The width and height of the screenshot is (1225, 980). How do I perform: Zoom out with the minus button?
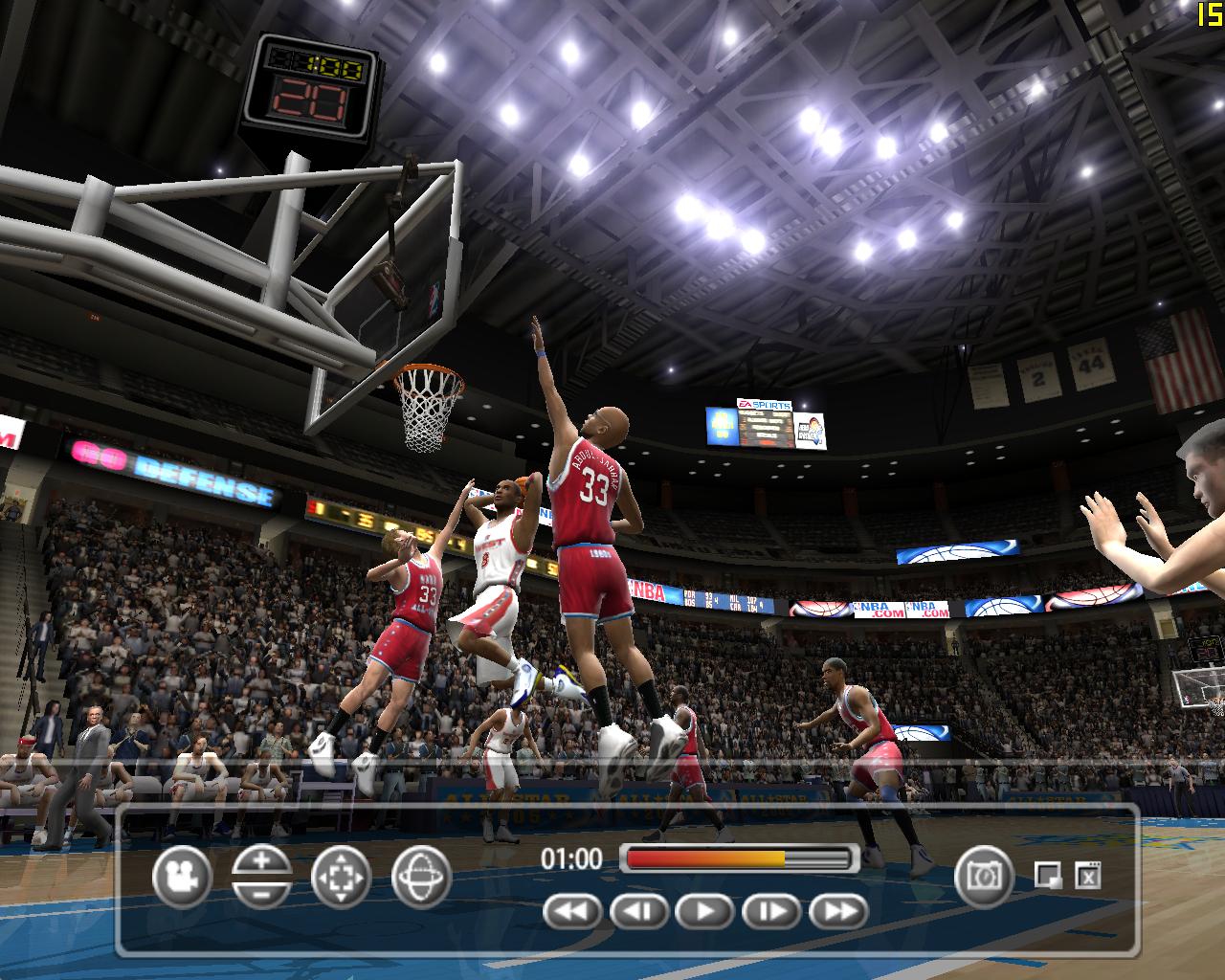coord(261,893)
